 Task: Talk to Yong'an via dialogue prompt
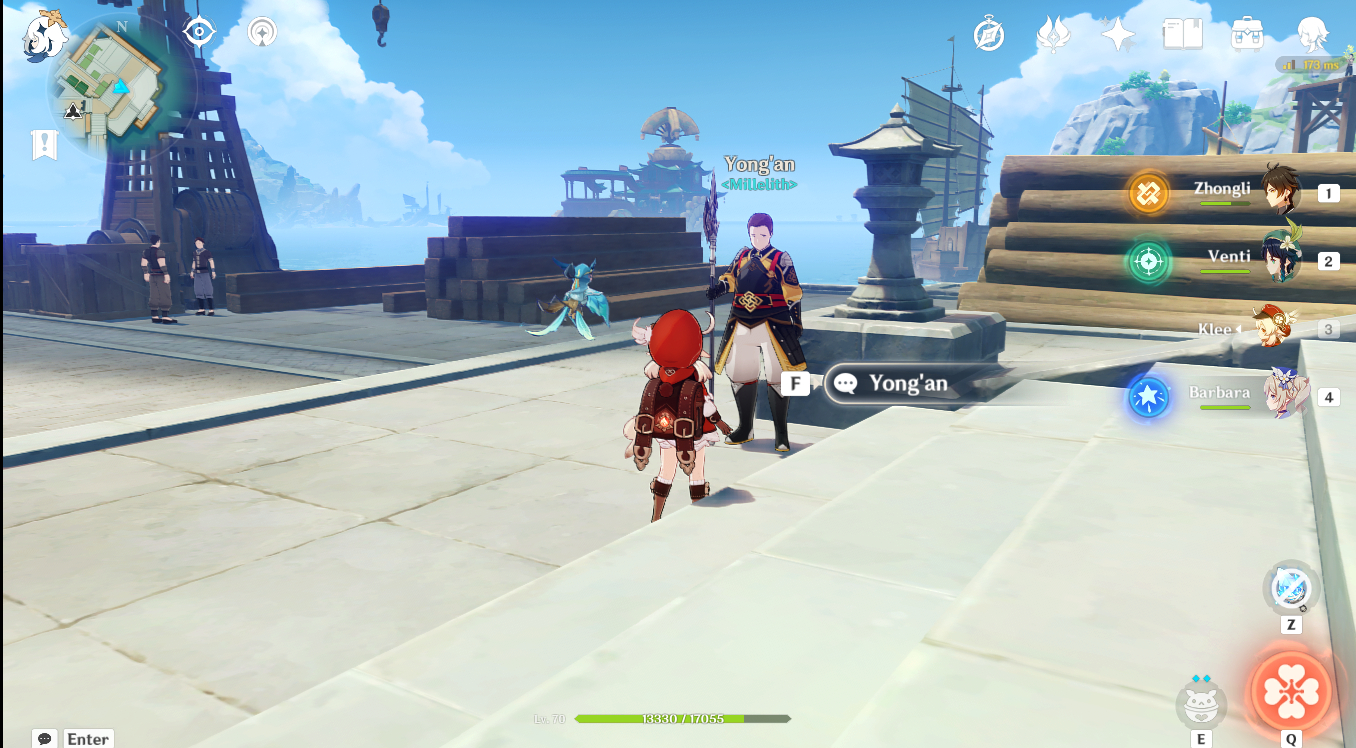tap(906, 383)
